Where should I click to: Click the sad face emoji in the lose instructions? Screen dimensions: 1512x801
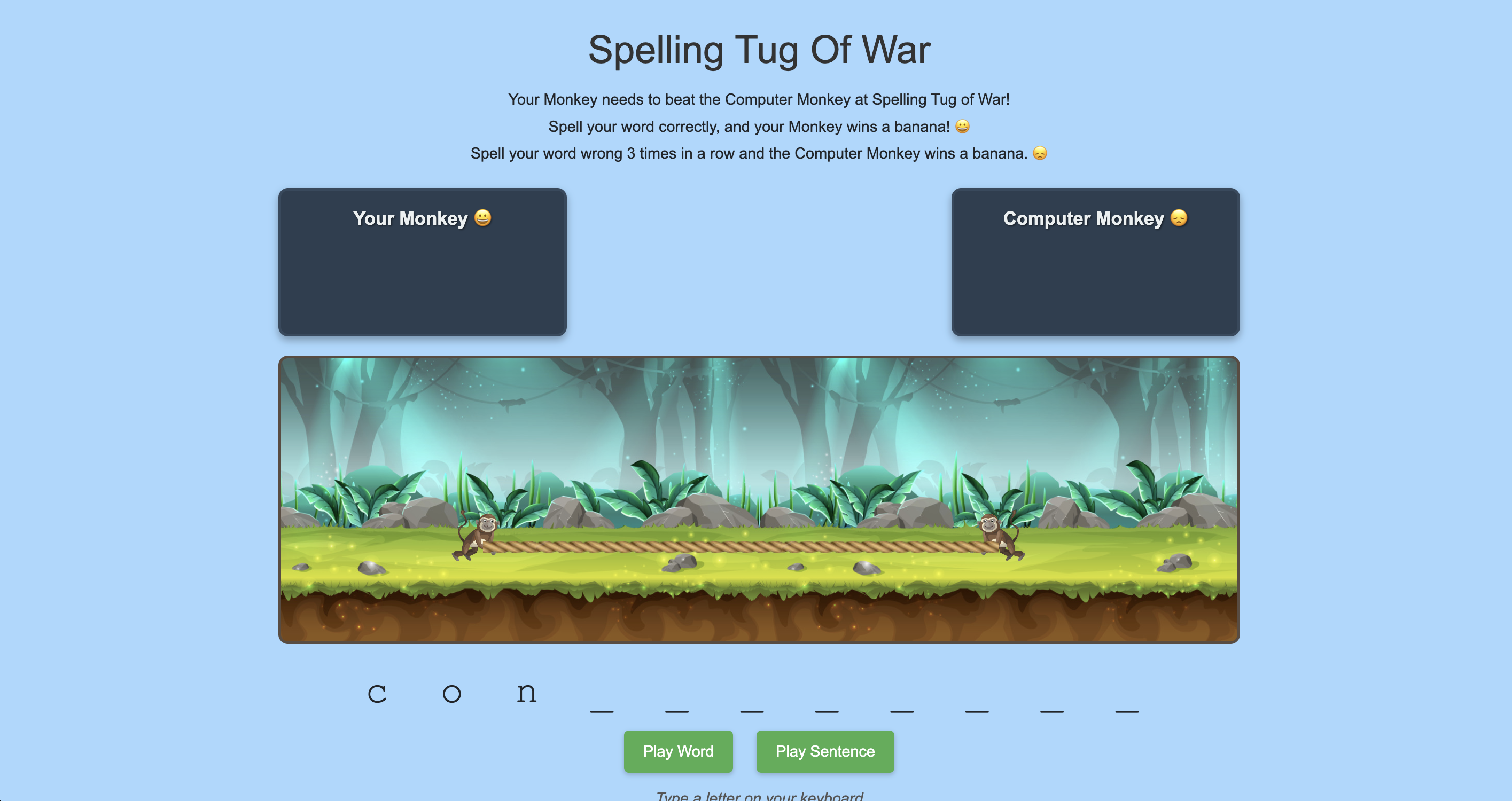point(1040,153)
